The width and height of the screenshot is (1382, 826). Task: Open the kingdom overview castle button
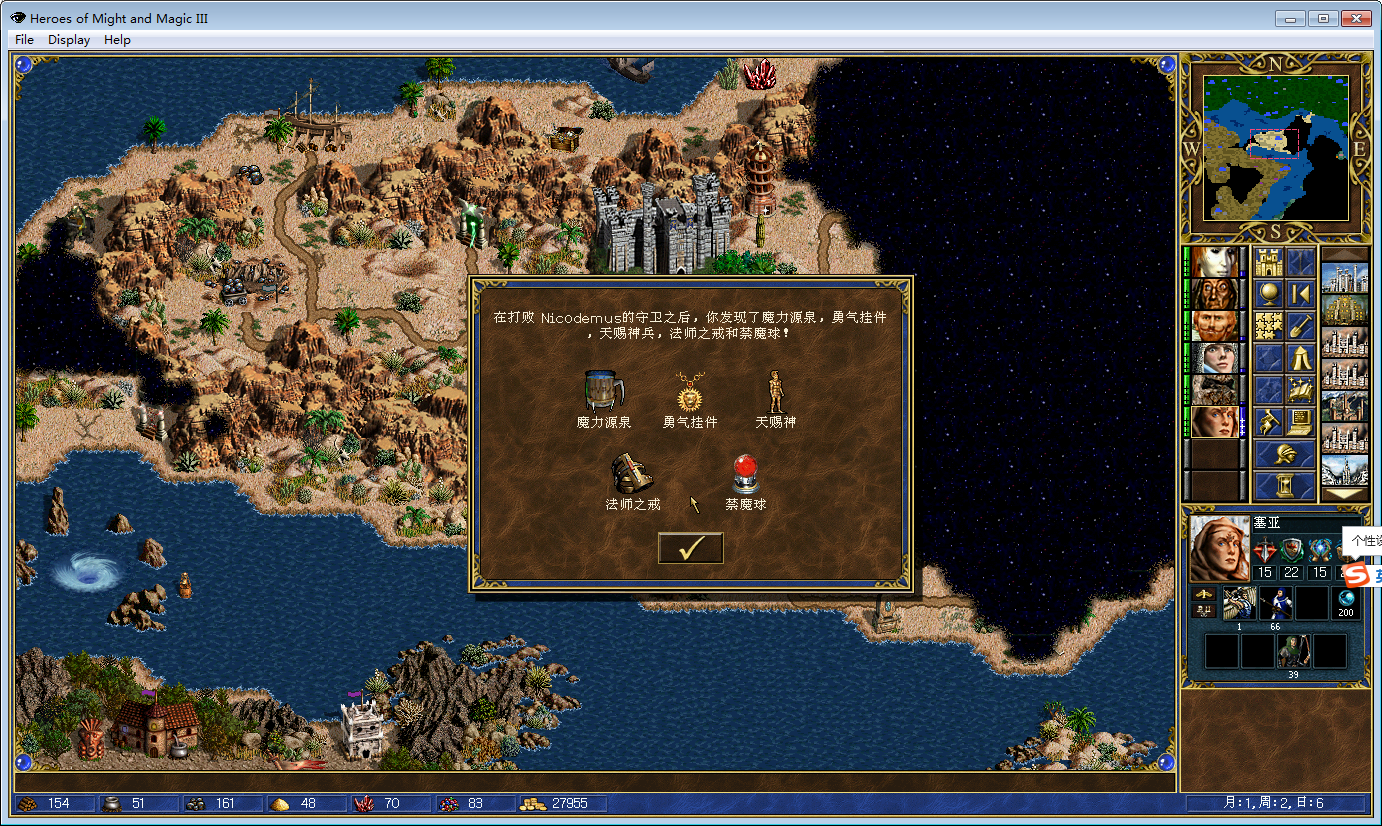(1268, 263)
